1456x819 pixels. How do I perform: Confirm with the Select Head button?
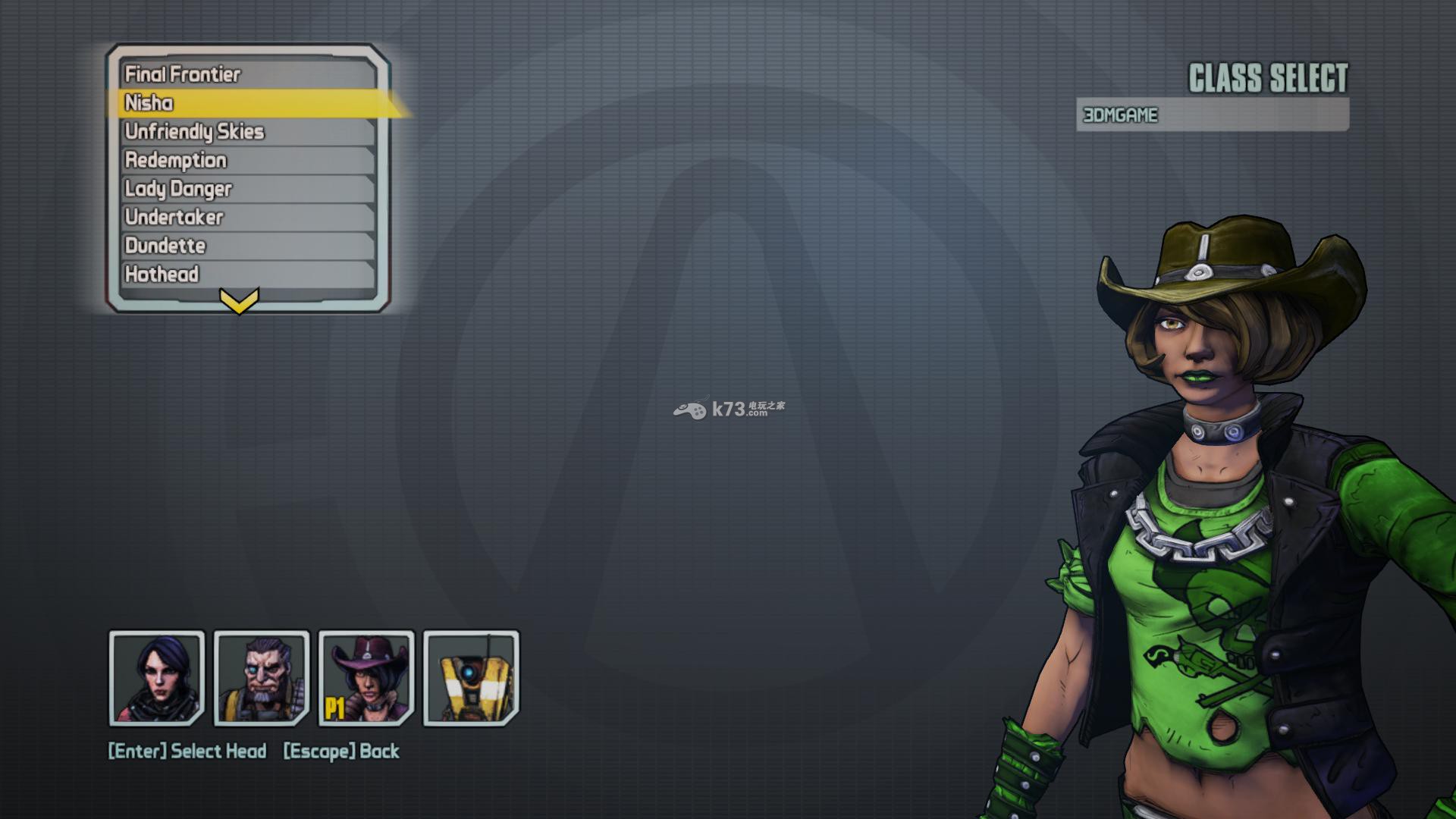(187, 752)
